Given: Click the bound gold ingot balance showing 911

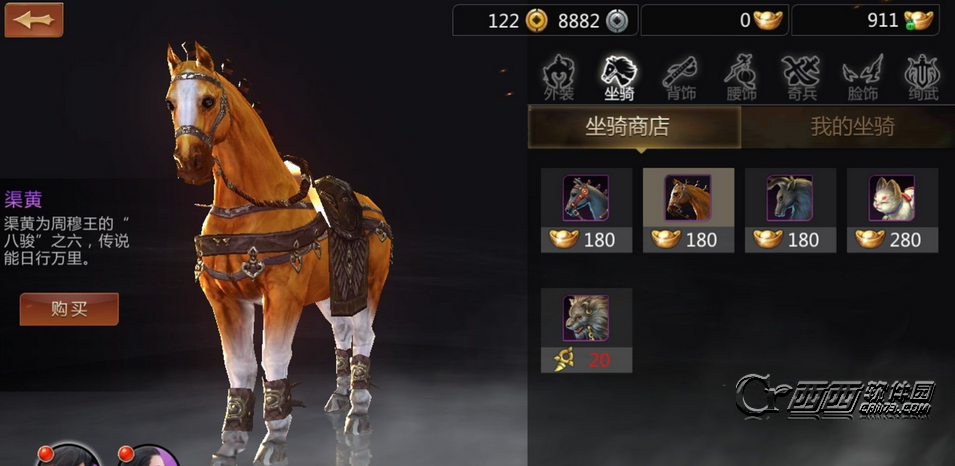Looking at the screenshot, I should coord(873,20).
